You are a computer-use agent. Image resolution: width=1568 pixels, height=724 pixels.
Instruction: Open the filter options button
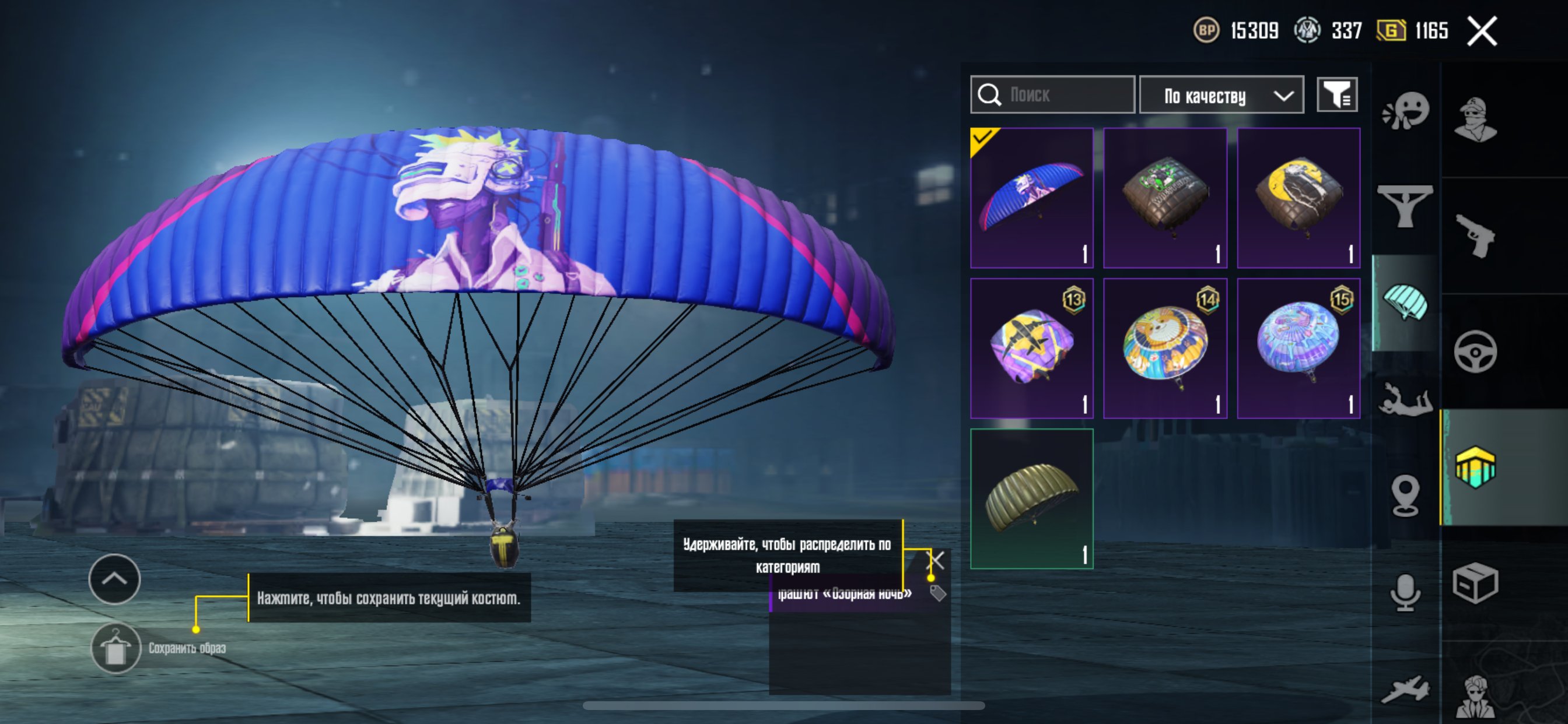click(x=1336, y=95)
